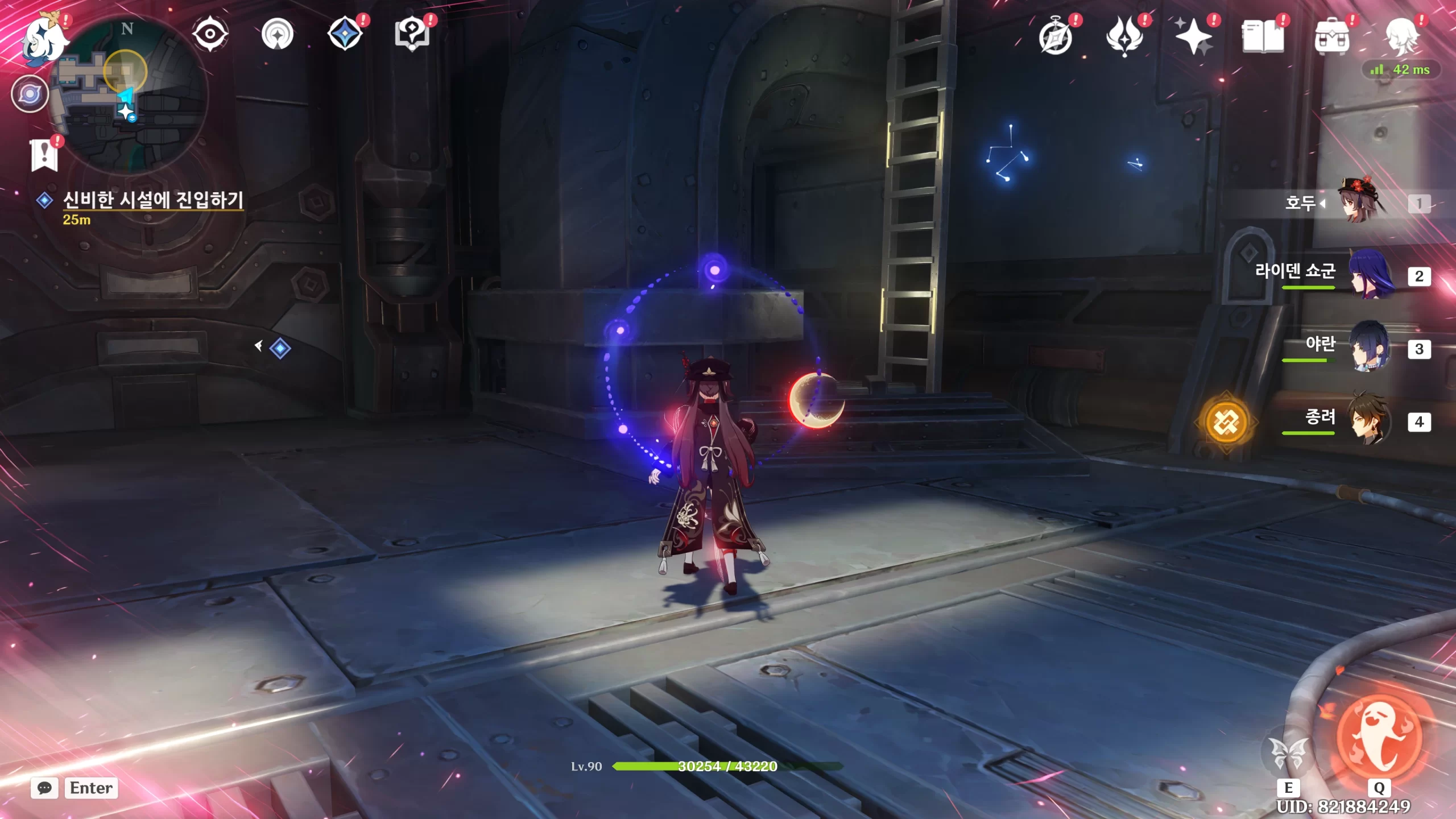Switch to party member Zhongli
This screenshot has width=1456, height=819.
[x=1371, y=421]
